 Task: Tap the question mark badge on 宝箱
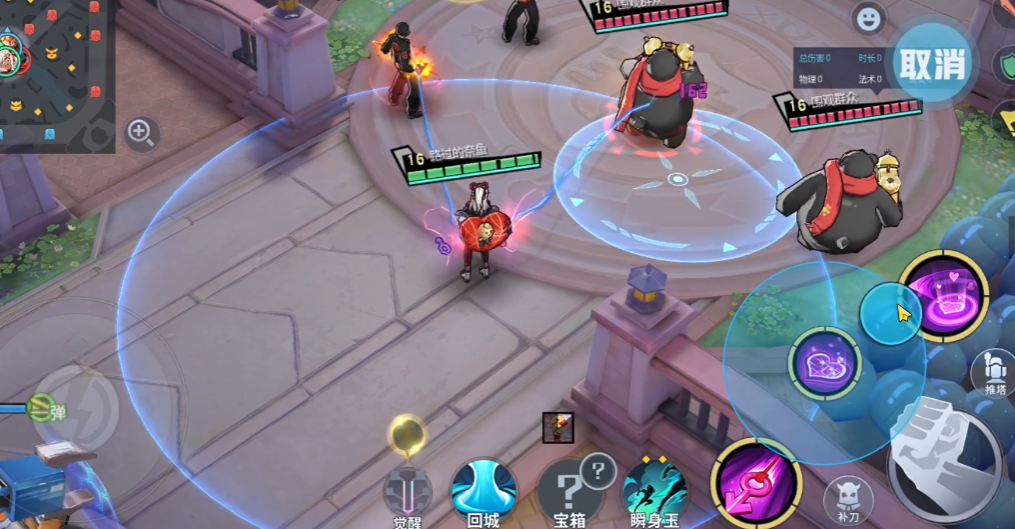tap(598, 469)
